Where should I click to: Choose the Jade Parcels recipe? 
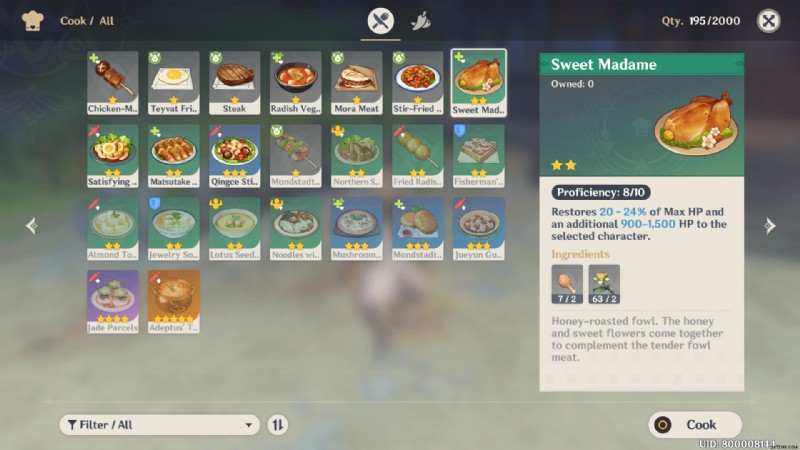[112, 301]
